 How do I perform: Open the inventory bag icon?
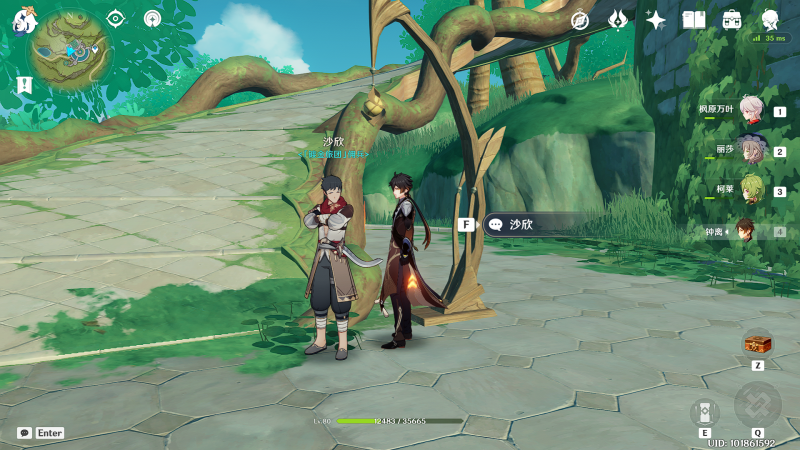pos(732,20)
